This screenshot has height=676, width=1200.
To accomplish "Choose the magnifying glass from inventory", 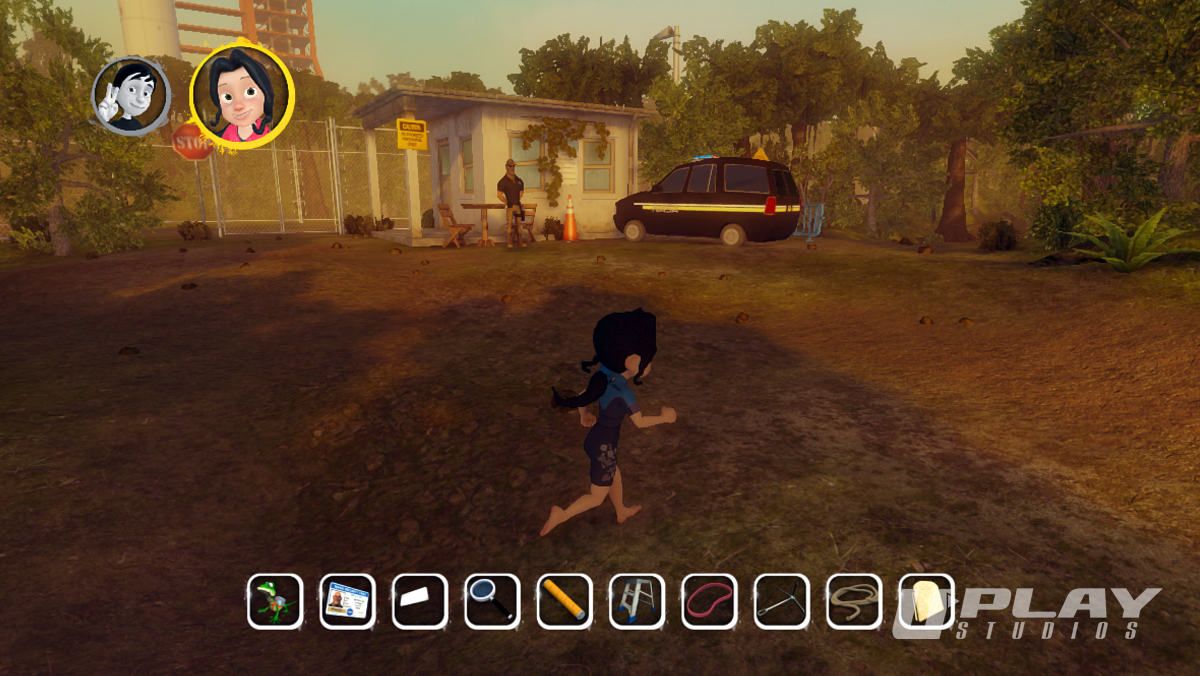I will tap(492, 601).
